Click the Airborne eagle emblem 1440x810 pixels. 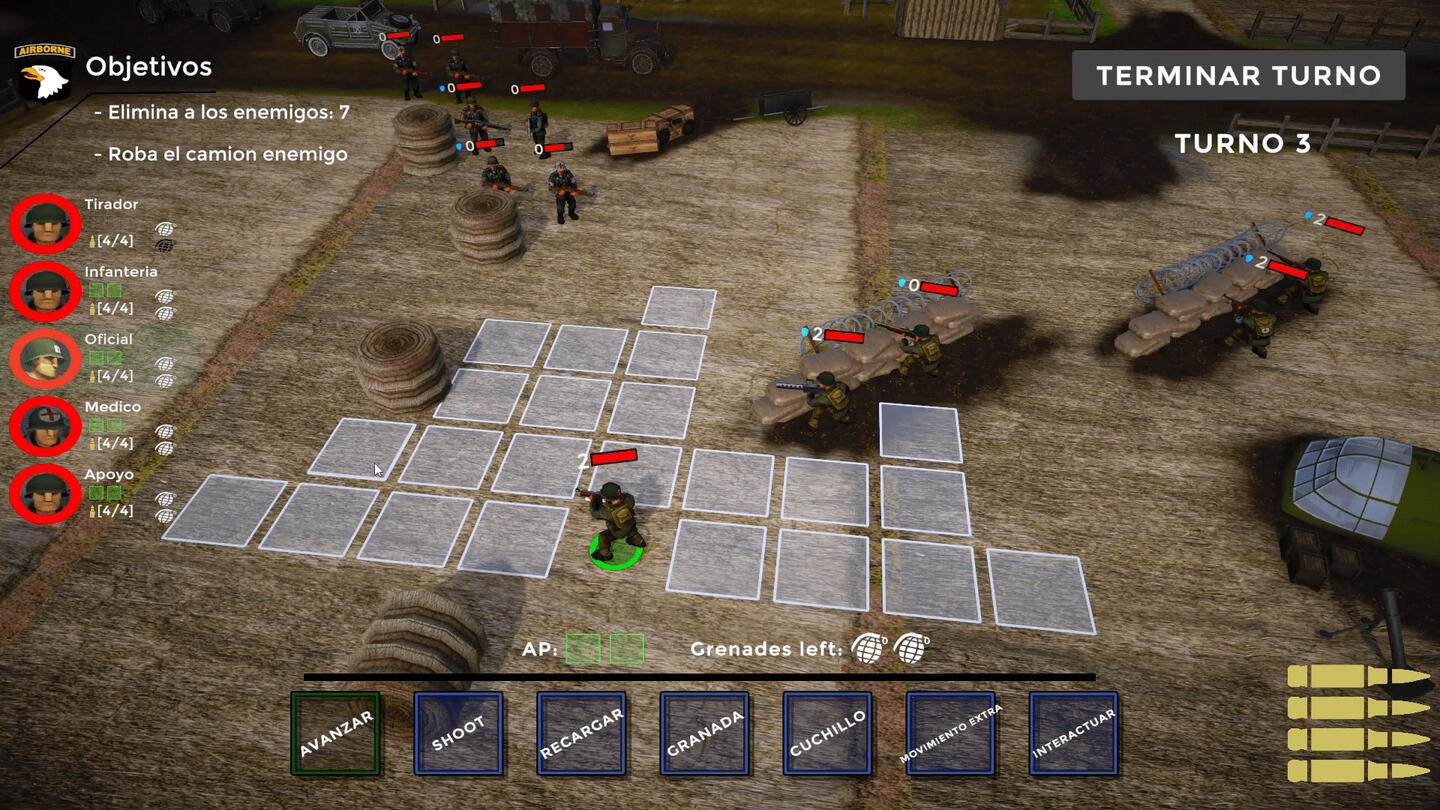click(44, 72)
